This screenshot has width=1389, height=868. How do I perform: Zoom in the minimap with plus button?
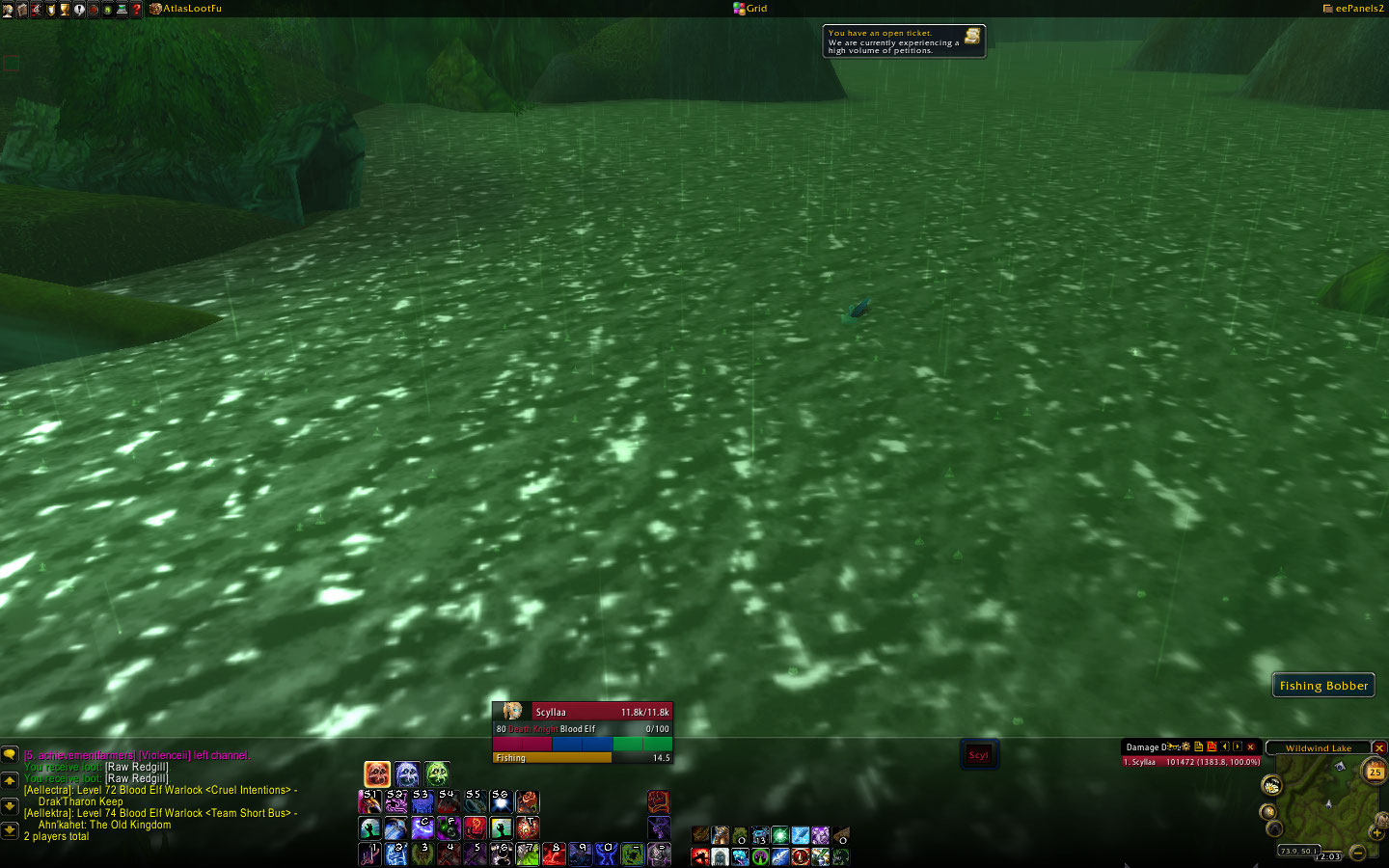tap(1376, 832)
